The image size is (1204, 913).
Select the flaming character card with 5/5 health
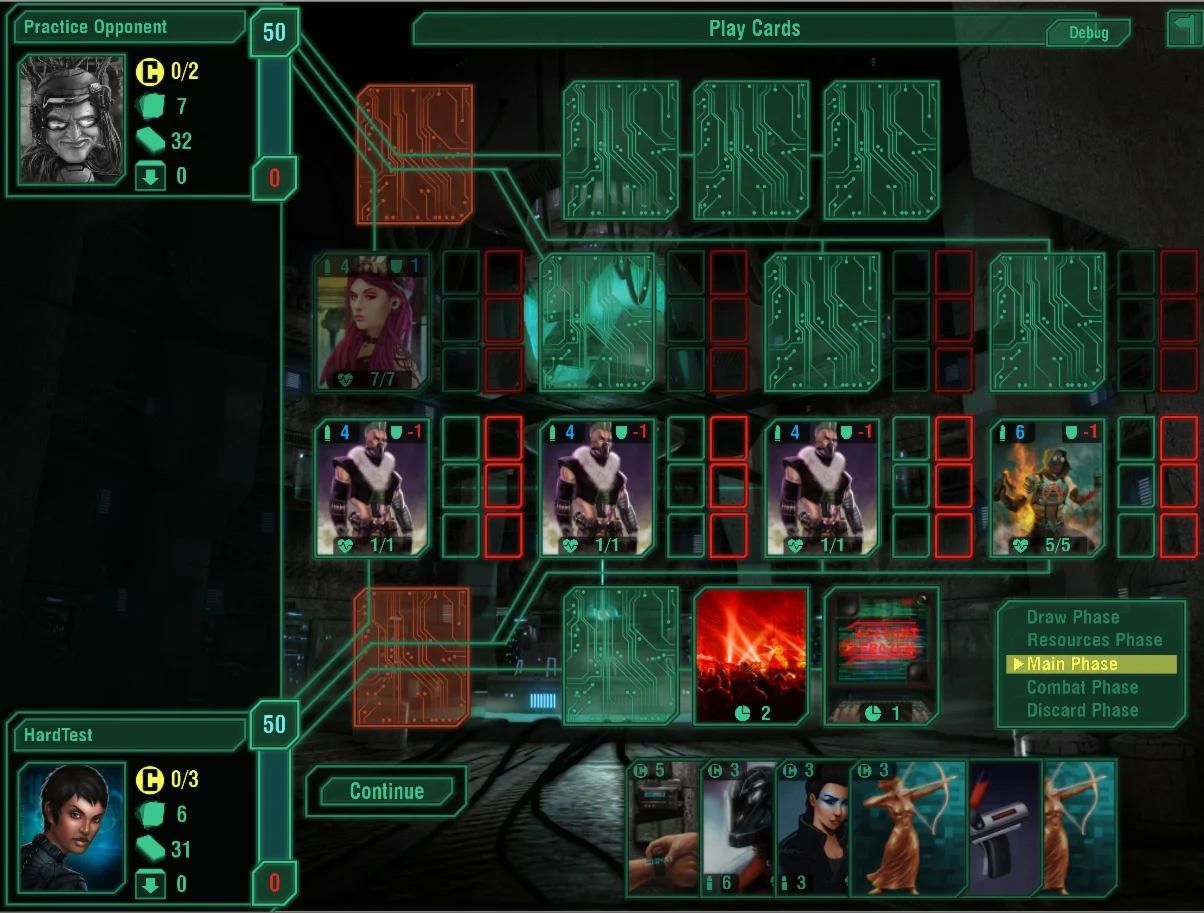point(1048,487)
